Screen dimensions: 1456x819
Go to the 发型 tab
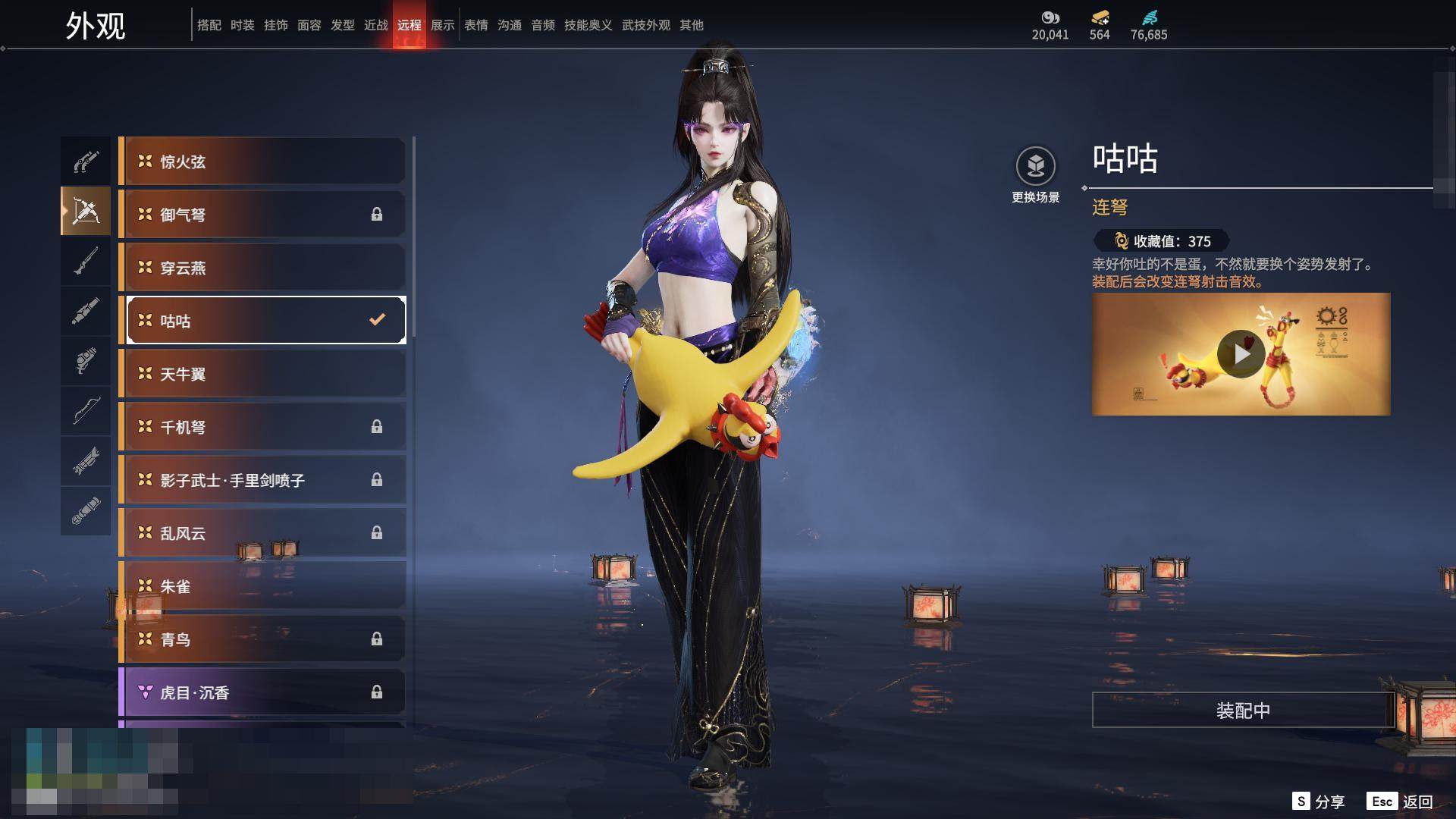tap(342, 25)
